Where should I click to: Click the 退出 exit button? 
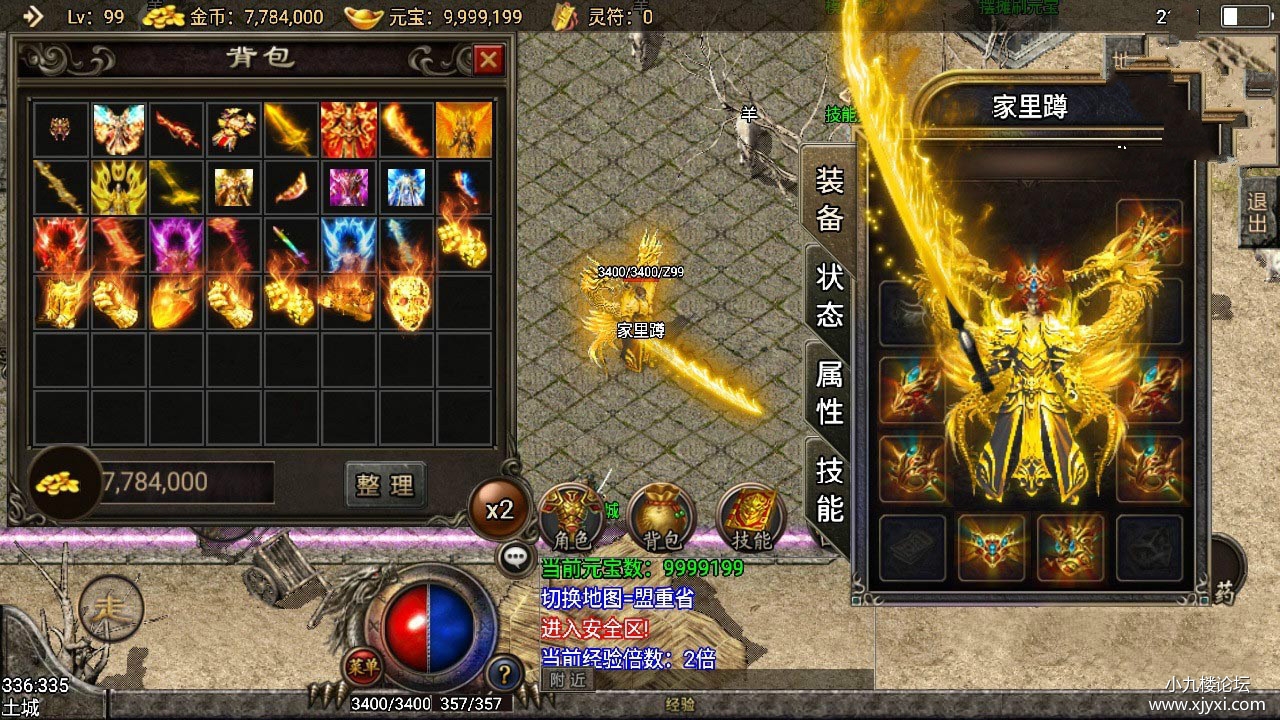(1258, 211)
